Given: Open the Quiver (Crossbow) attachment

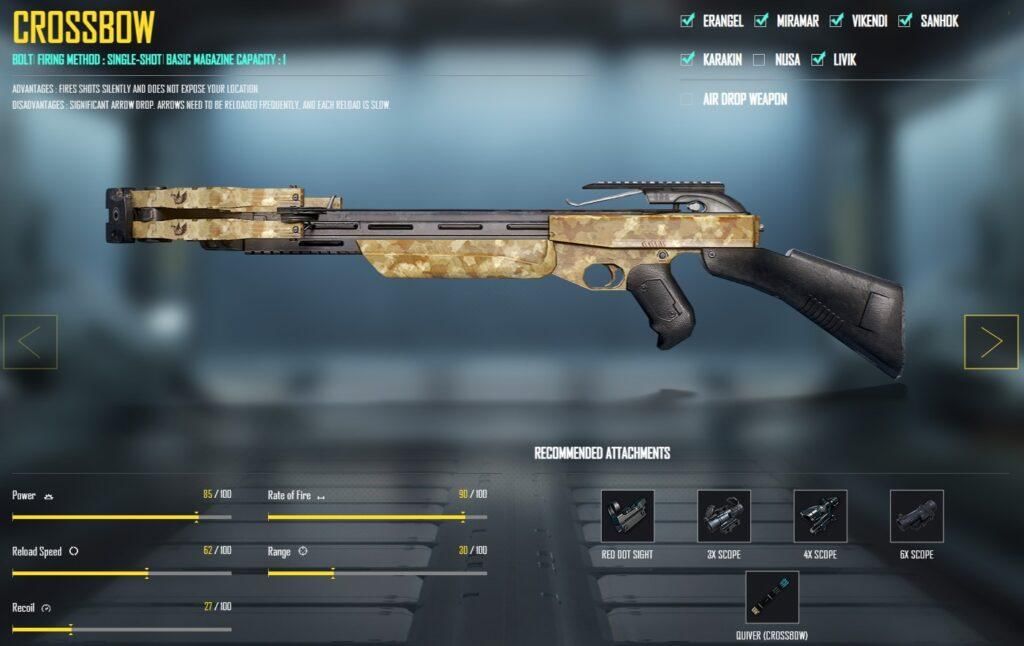Looking at the screenshot, I should [772, 597].
